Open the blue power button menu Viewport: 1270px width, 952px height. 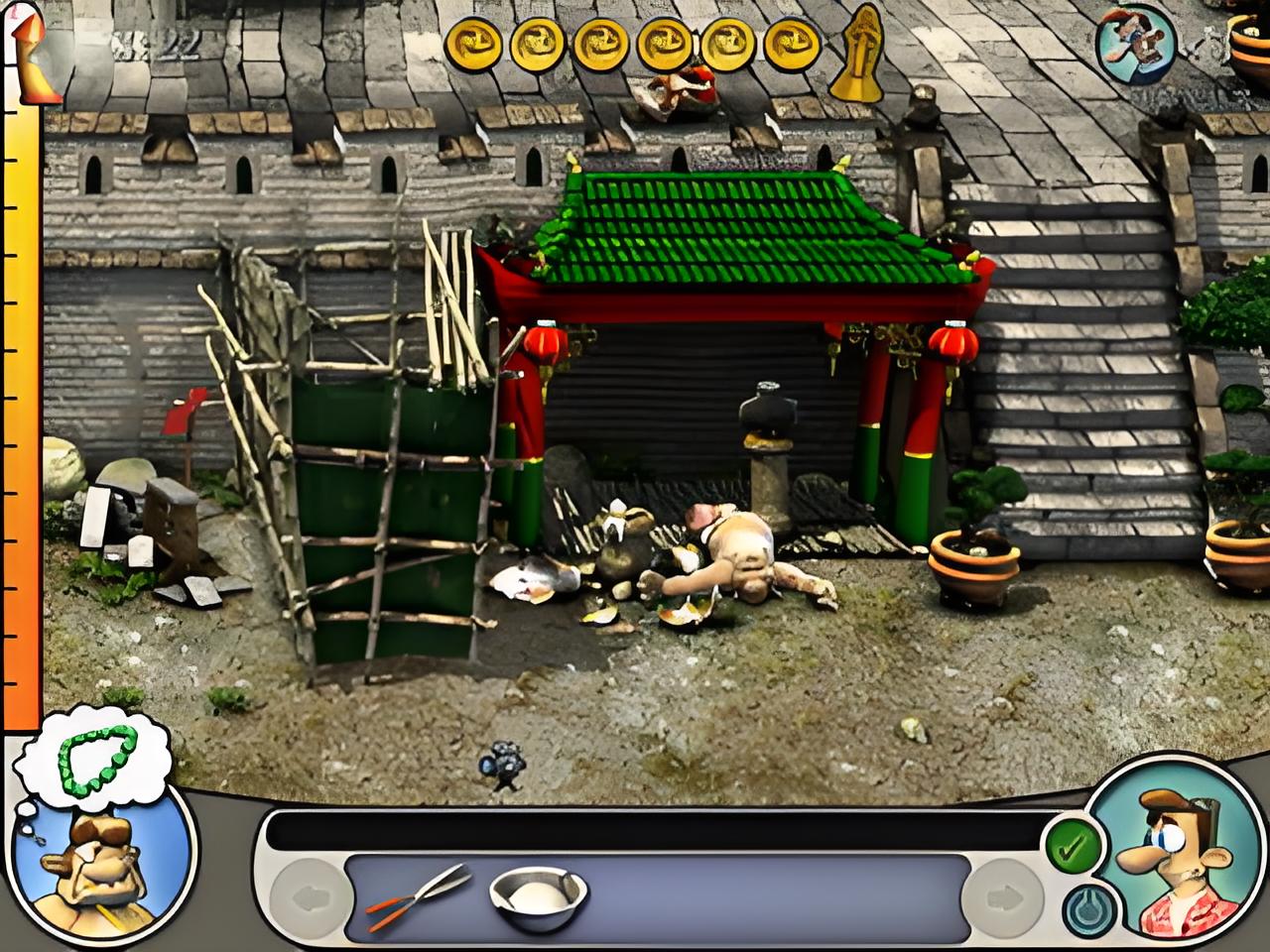(x=1089, y=909)
